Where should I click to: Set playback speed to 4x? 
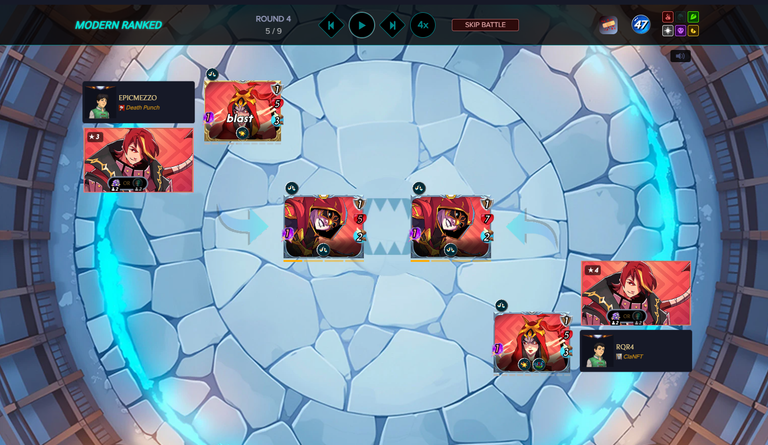(x=423, y=25)
